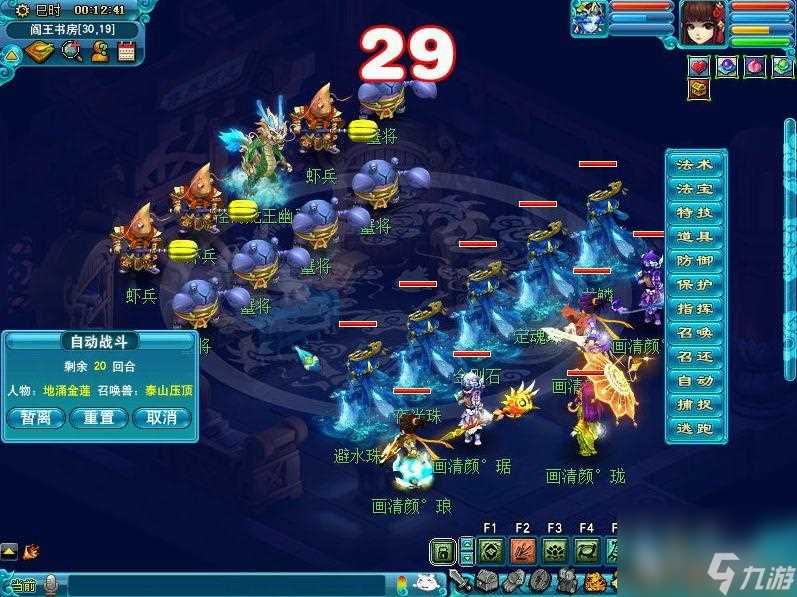Screen dimensions: 797x597
Task: Reset auto-battle with the 重置 button
Action: (98, 418)
